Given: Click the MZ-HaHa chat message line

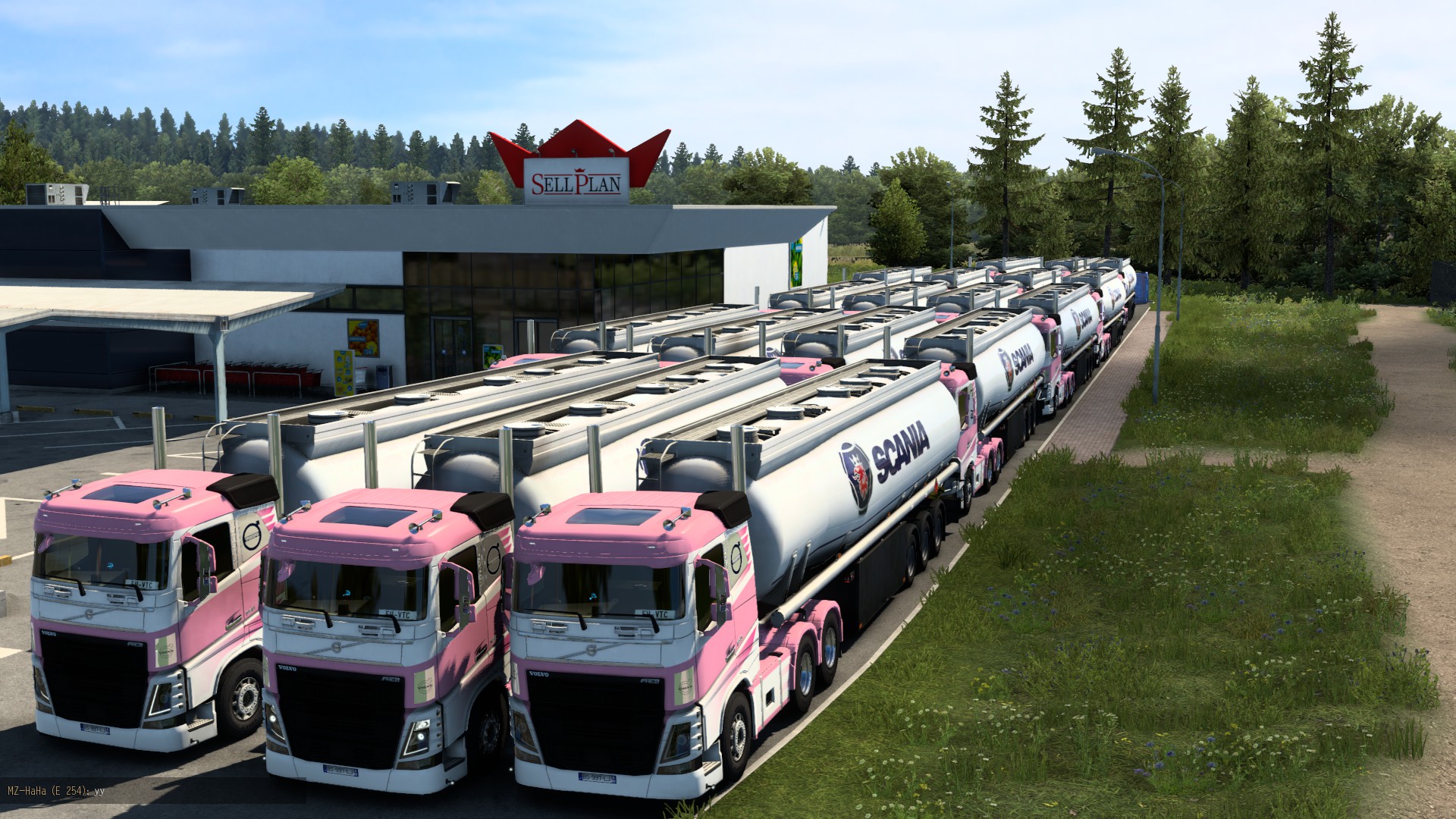Looking at the screenshot, I should [56, 790].
